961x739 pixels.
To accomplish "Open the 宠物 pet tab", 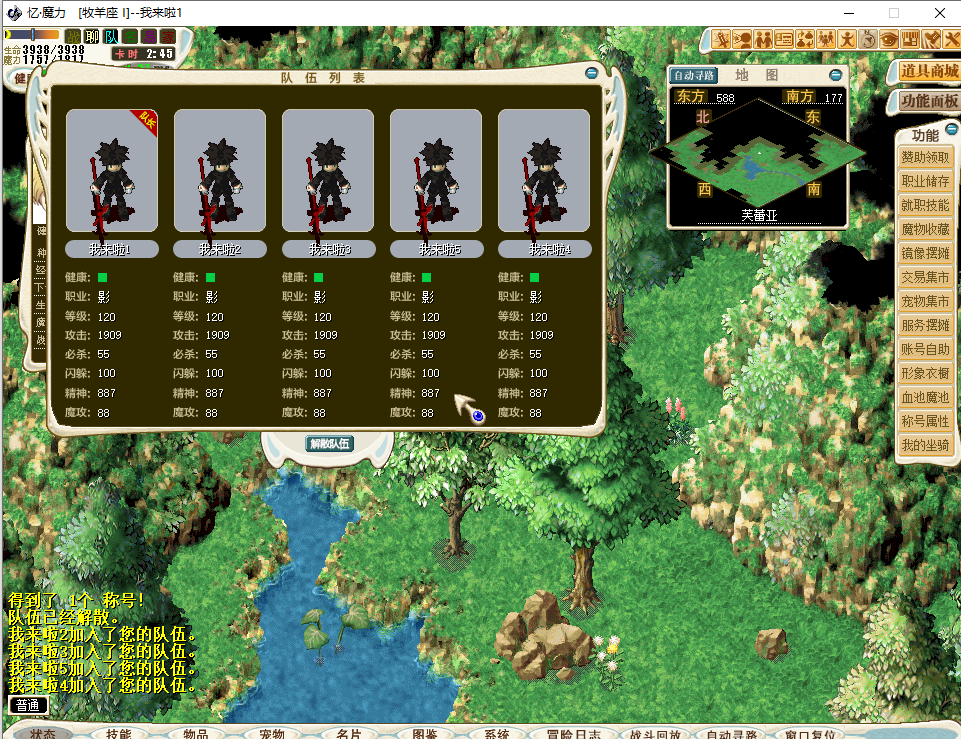I will click(x=273, y=734).
